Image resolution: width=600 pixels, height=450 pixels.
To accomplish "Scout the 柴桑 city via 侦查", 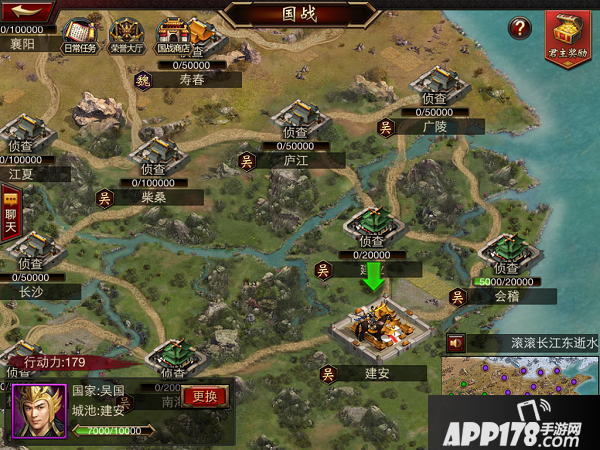I will (153, 169).
